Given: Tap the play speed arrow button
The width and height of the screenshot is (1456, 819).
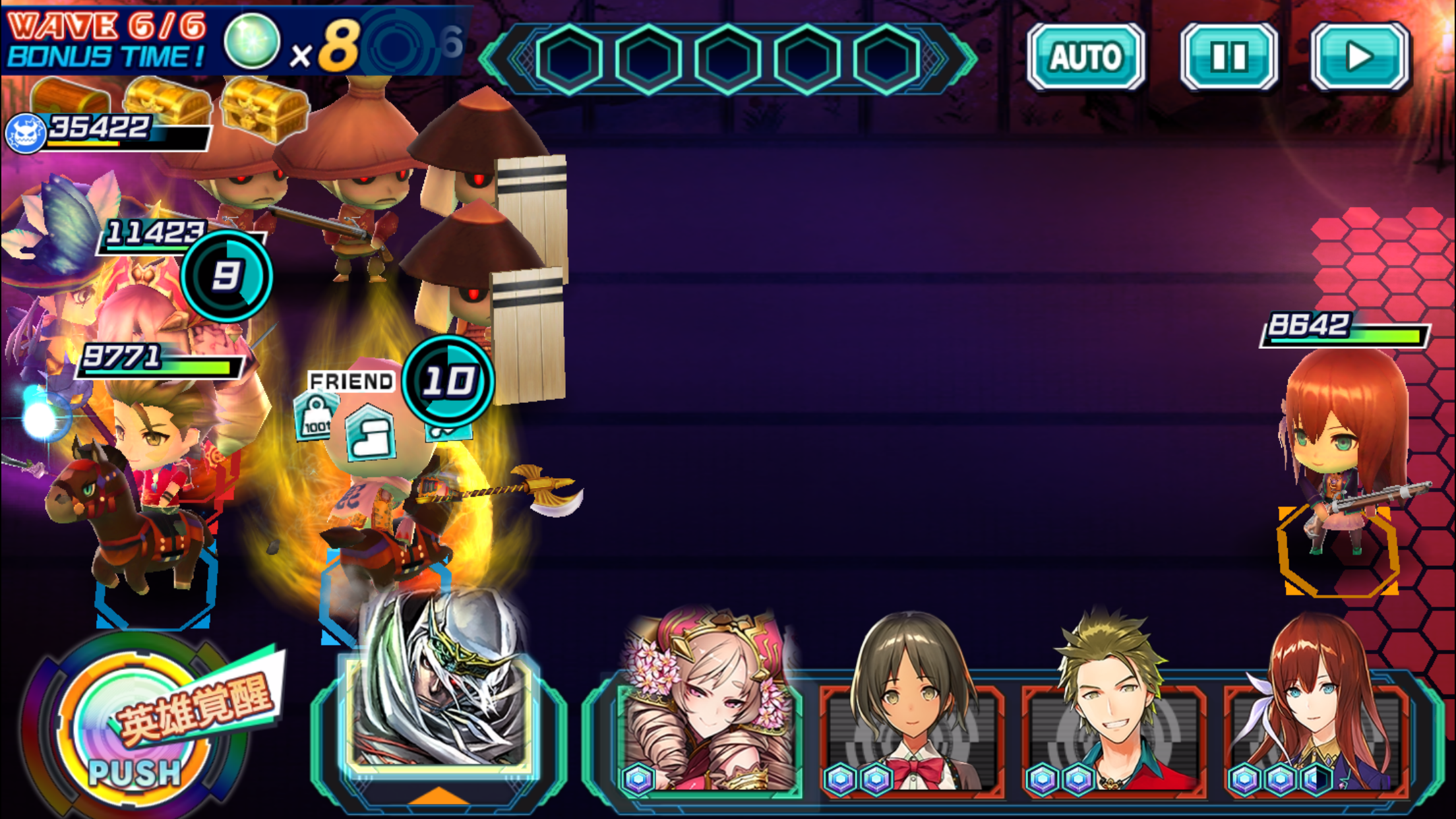Looking at the screenshot, I should 1360,57.
